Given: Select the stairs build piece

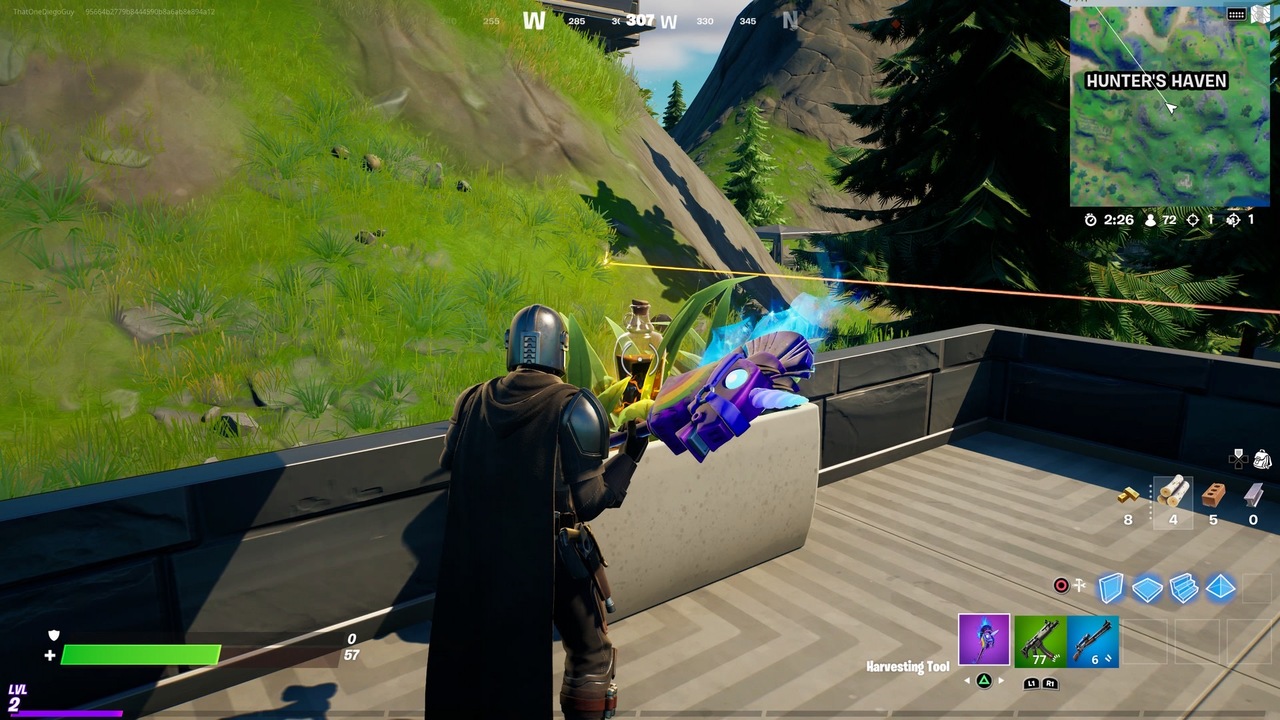Looking at the screenshot, I should point(1184,588).
